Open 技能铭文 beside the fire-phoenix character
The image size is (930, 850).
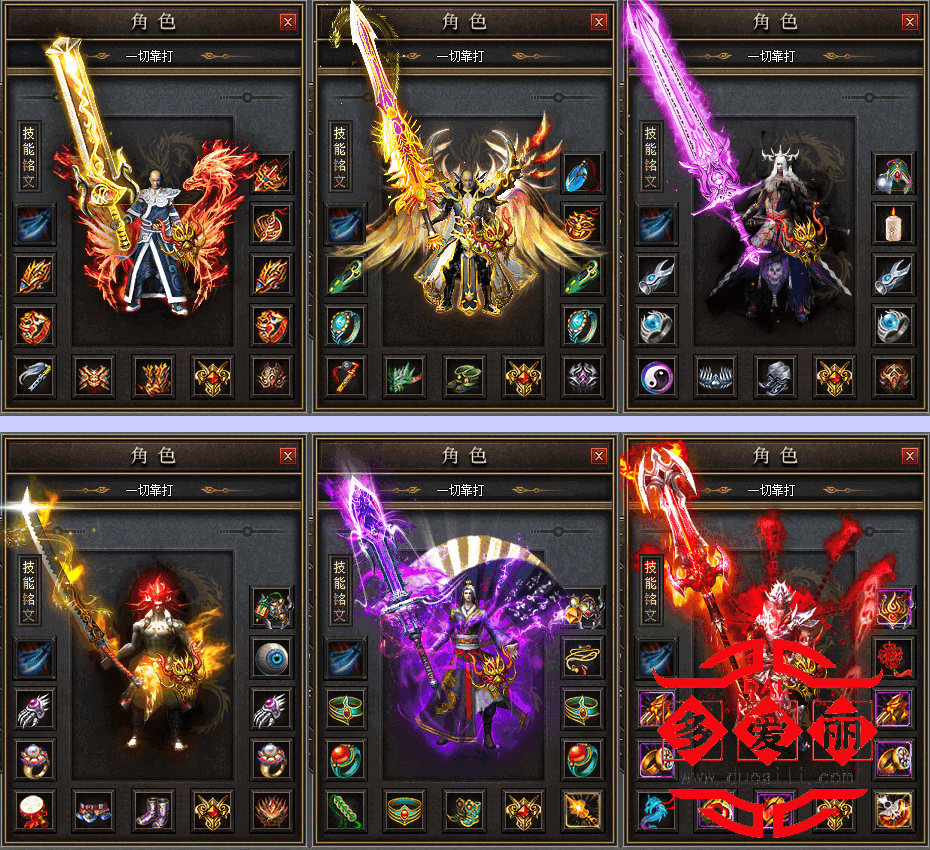[29, 156]
